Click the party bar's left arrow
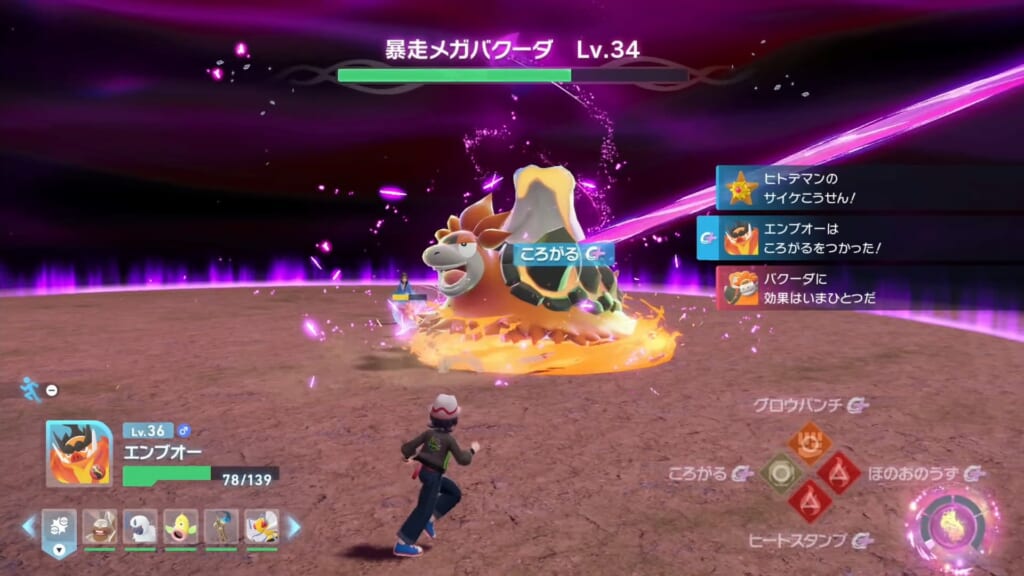 pos(28,526)
